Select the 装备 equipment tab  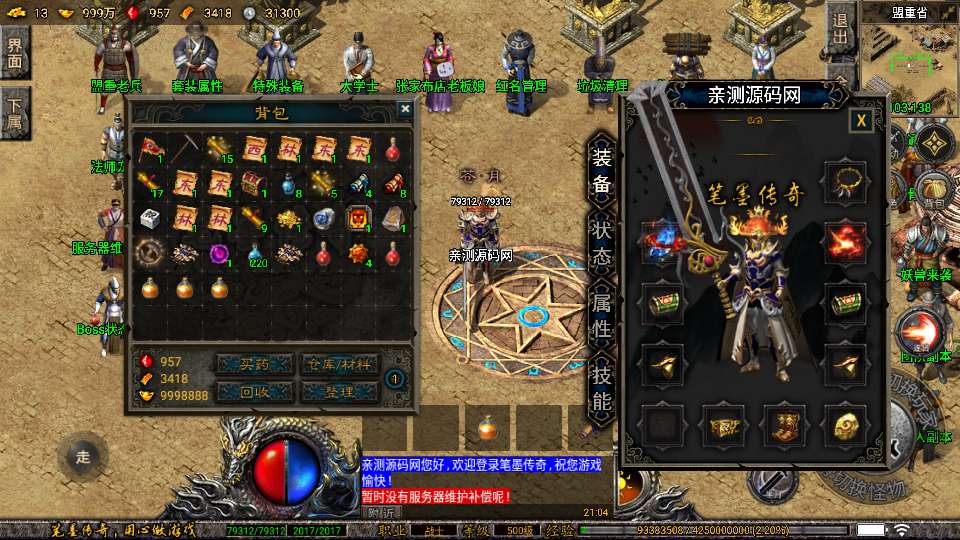(x=601, y=171)
